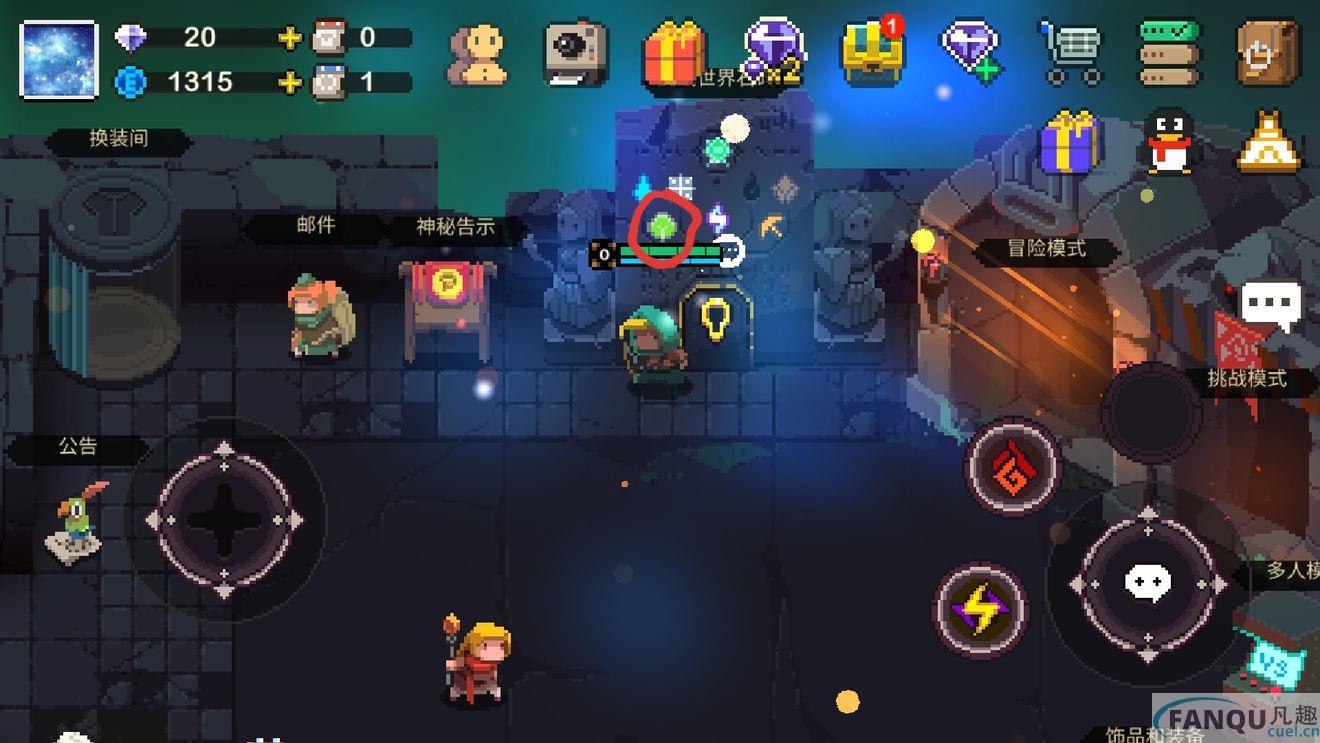Tap the QQ penguin icon

click(x=1168, y=143)
